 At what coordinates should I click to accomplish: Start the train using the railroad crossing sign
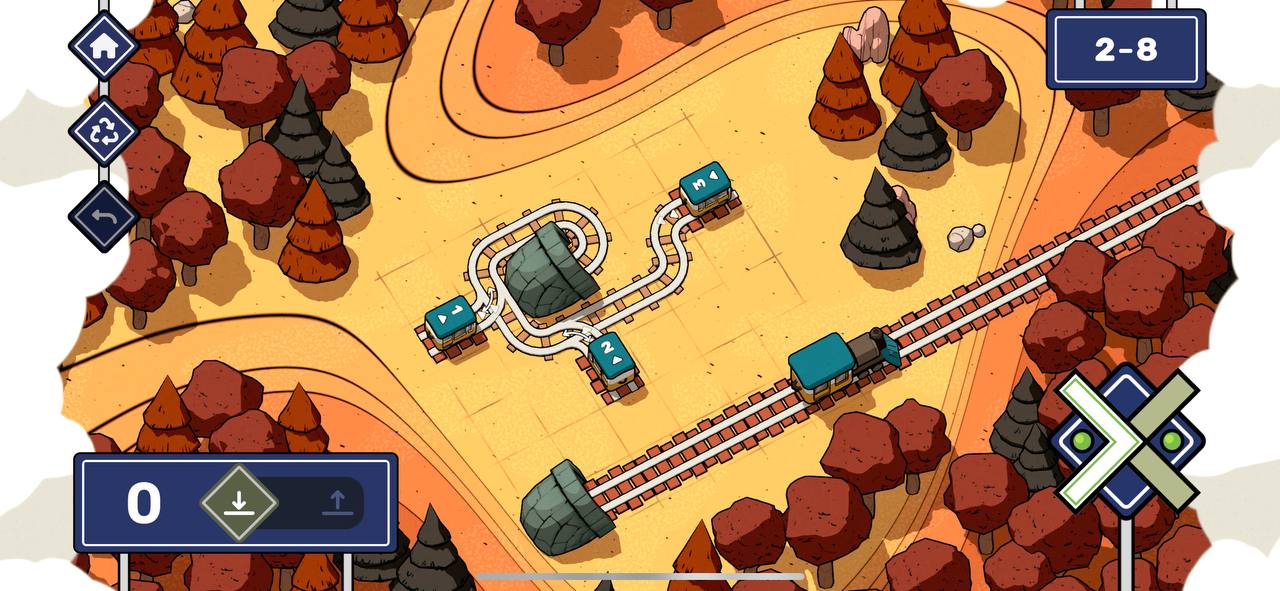[x=1127, y=440]
